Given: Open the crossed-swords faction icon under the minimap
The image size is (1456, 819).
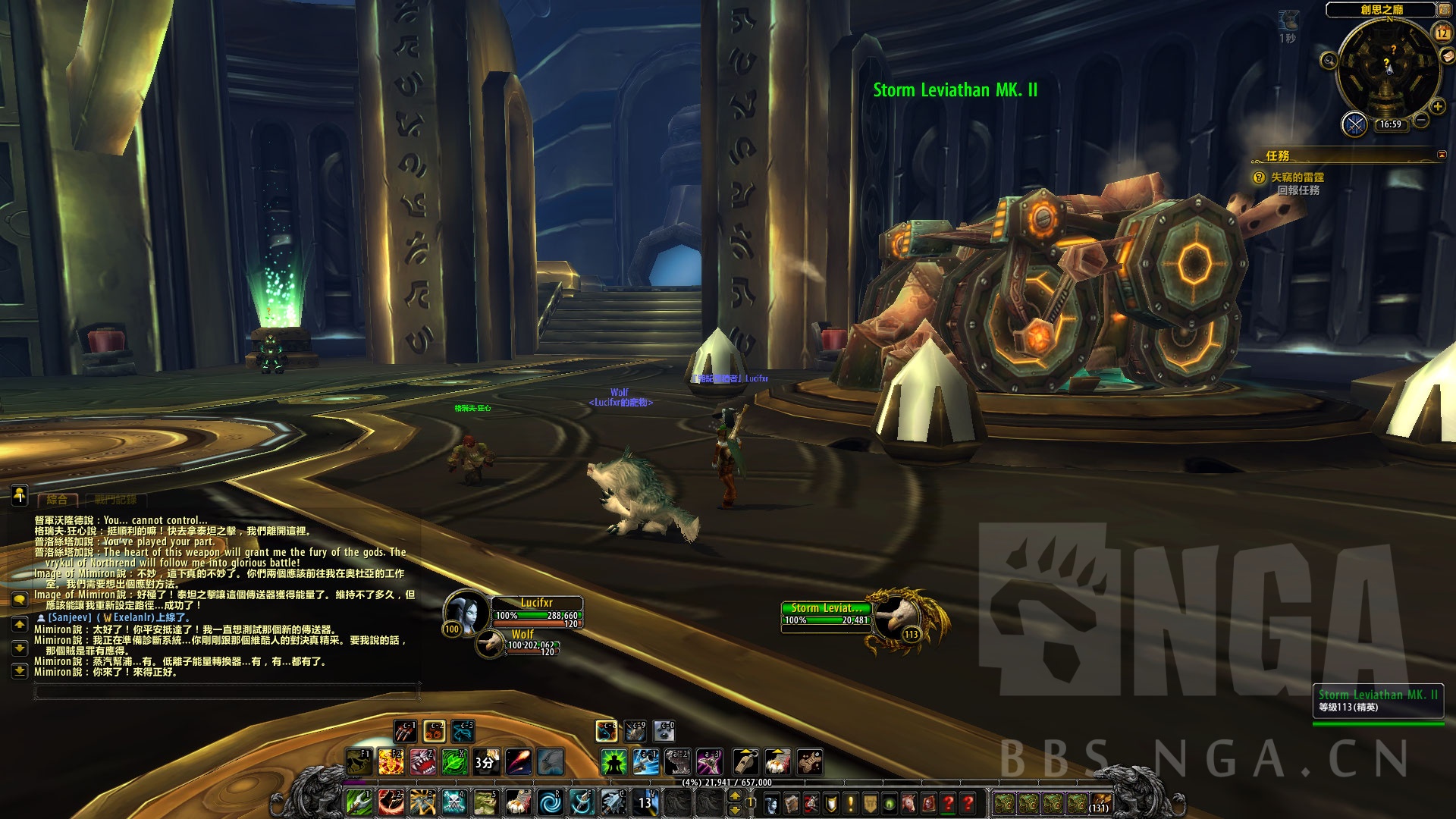Looking at the screenshot, I should 1354,124.
